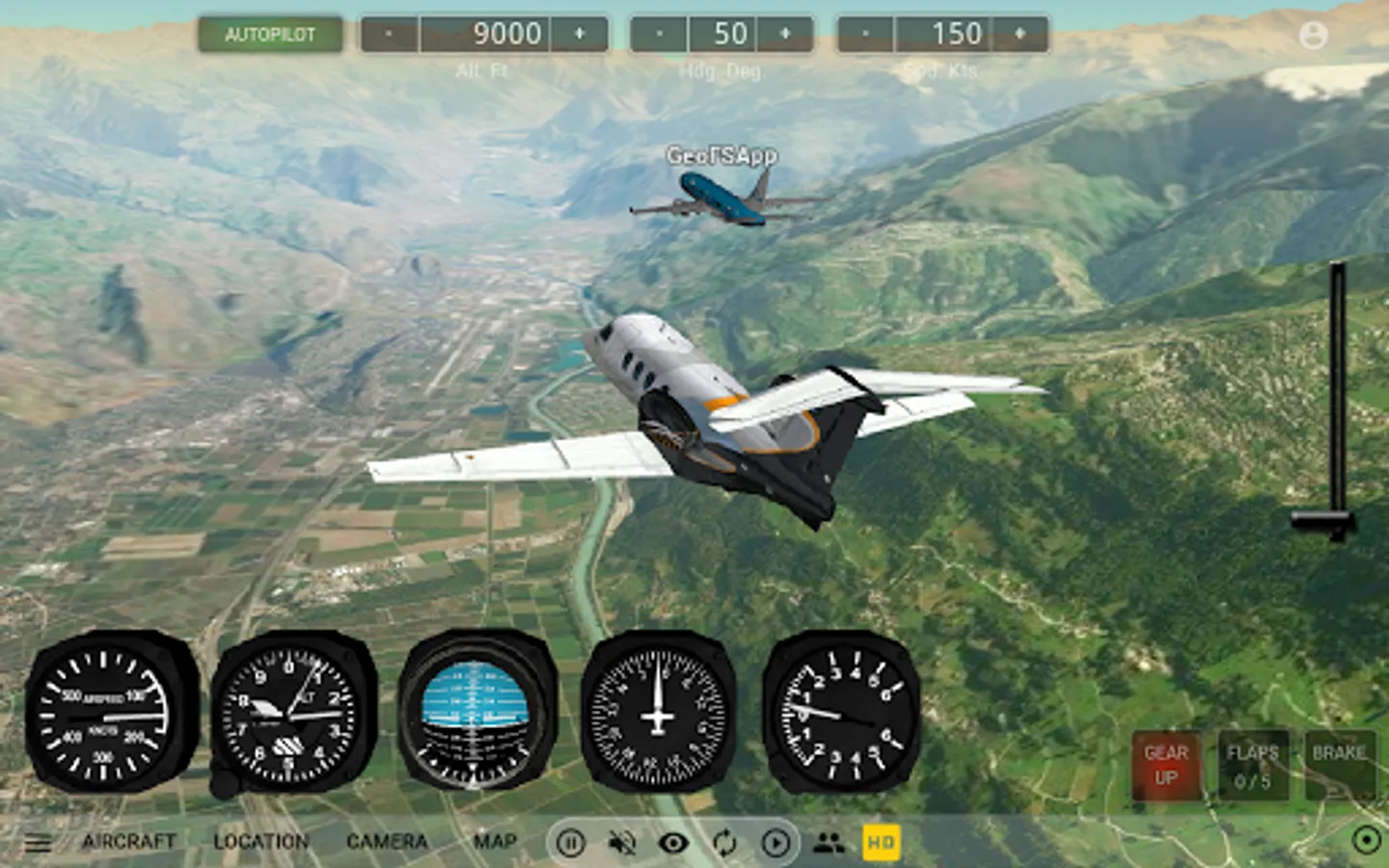Image resolution: width=1389 pixels, height=868 pixels.
Task: Toggle the muted sound icon
Action: click(x=622, y=844)
